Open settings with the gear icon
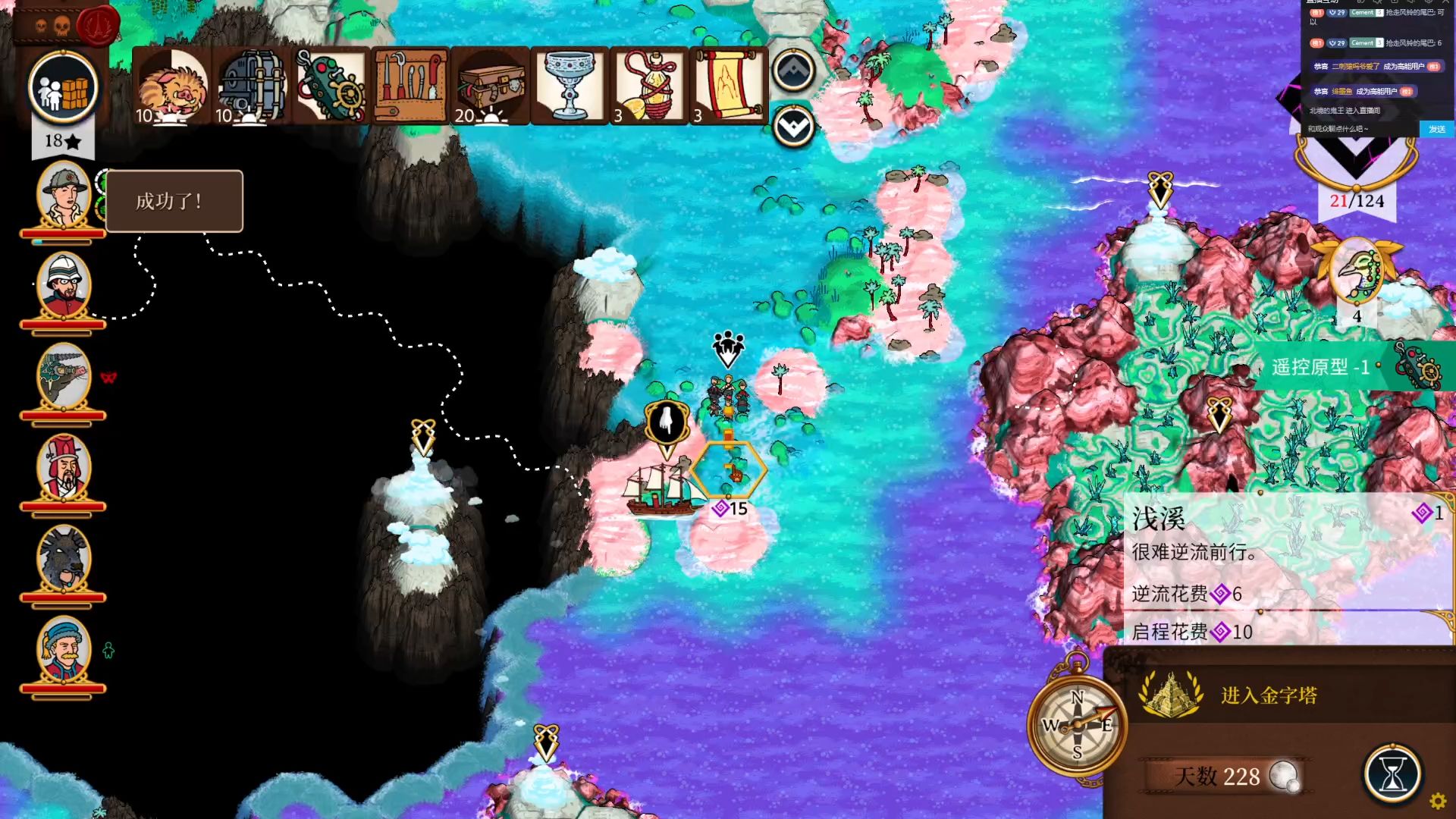 [x=1437, y=801]
